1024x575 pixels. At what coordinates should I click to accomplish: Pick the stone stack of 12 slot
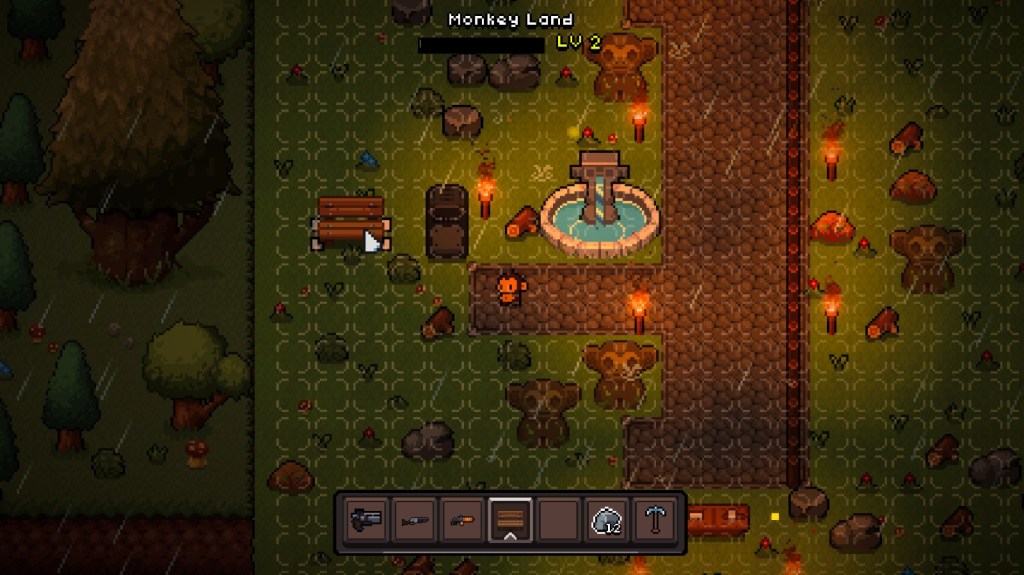click(607, 520)
